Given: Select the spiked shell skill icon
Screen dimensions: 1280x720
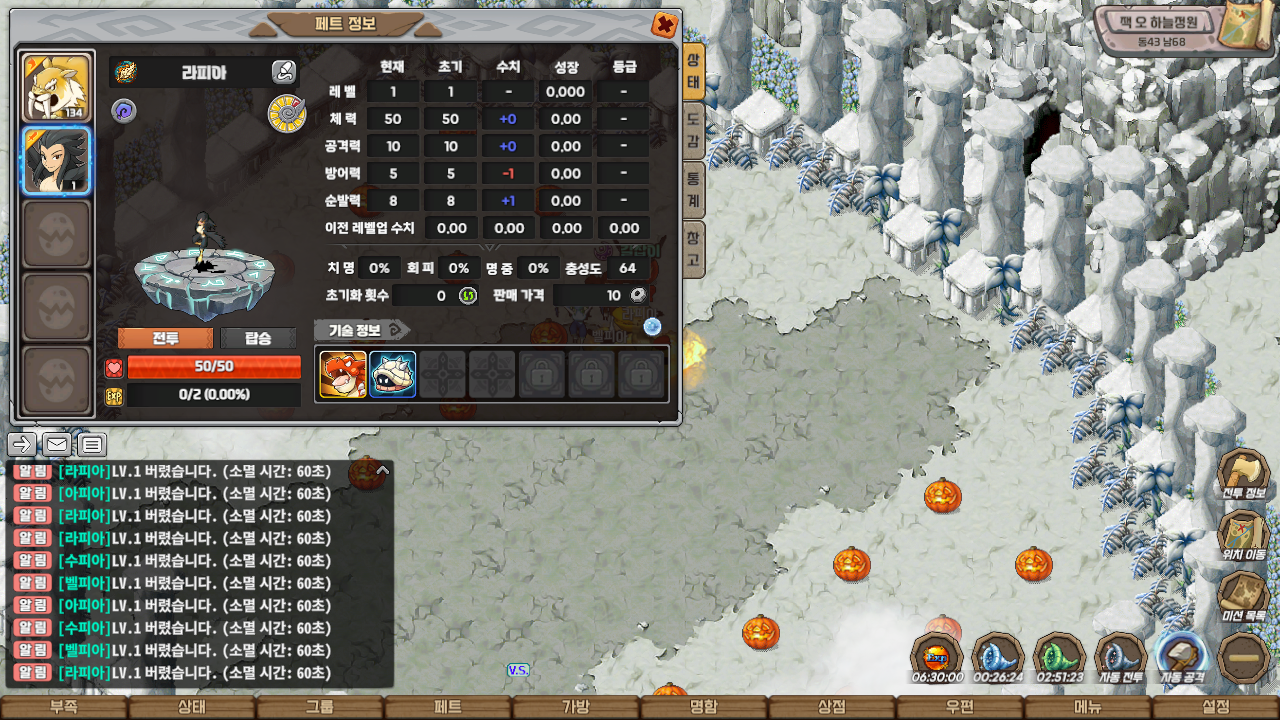Looking at the screenshot, I should [x=392, y=375].
